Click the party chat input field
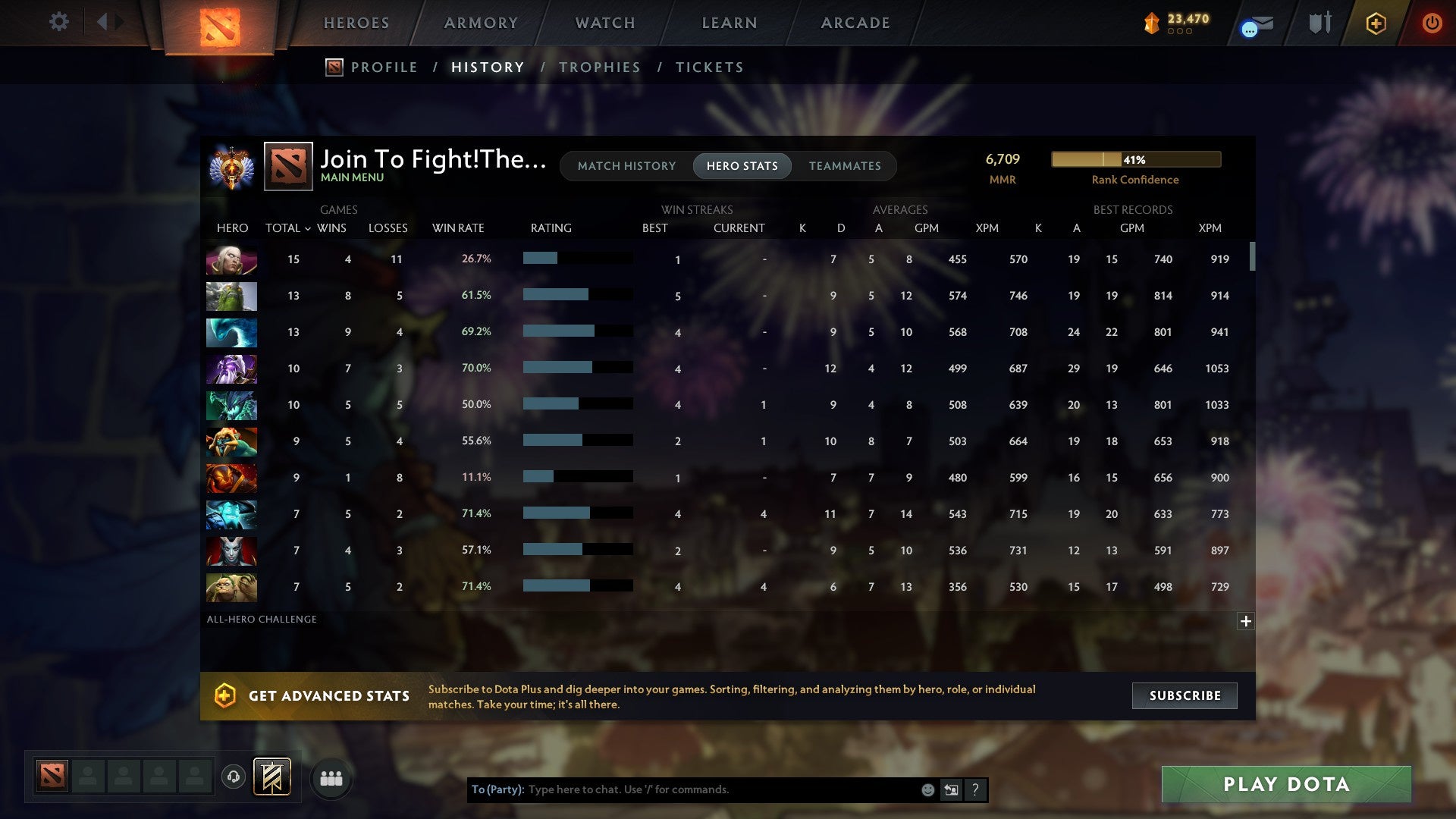Viewport: 1456px width, 819px height. [x=682, y=789]
